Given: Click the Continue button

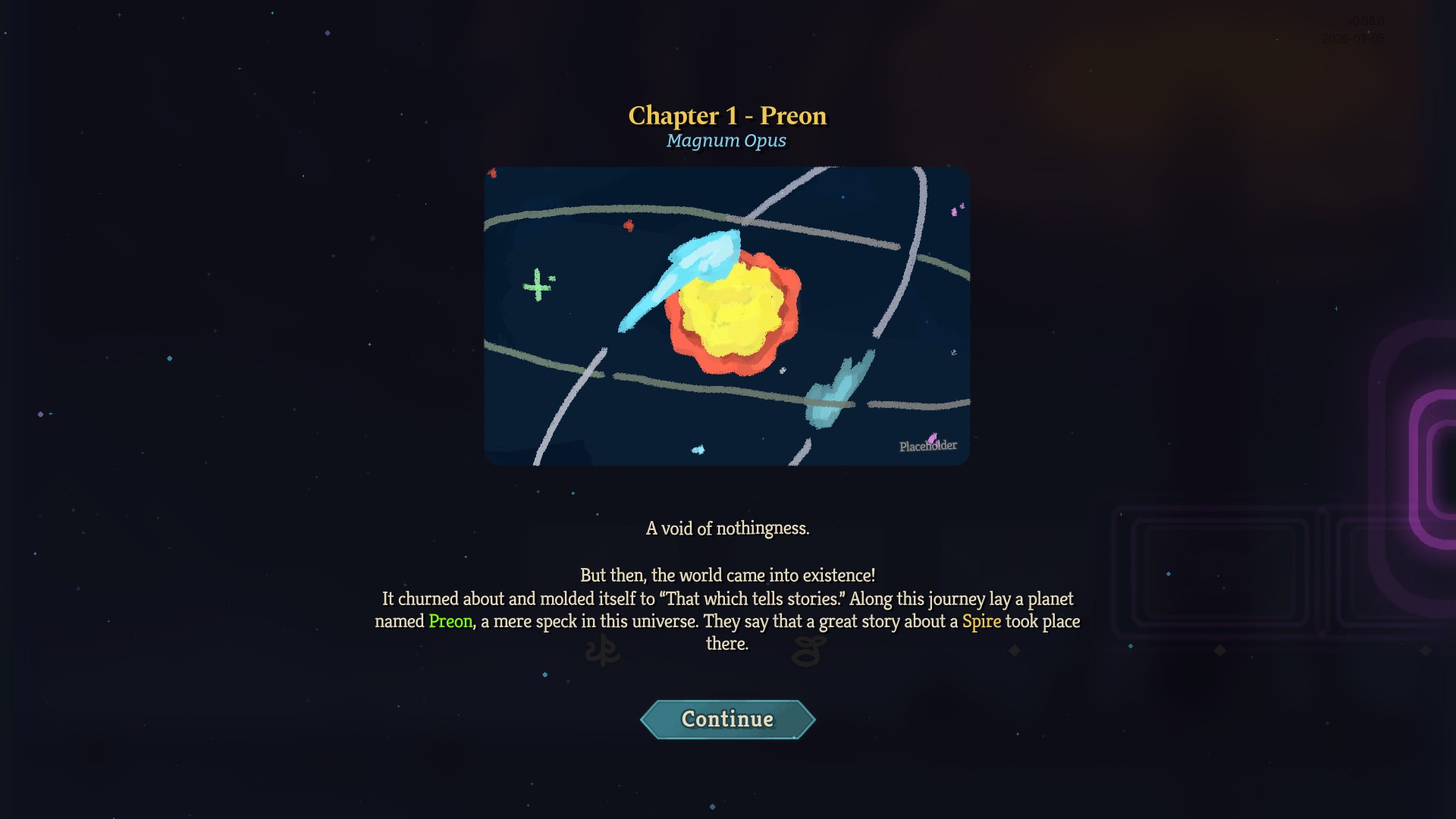Looking at the screenshot, I should (x=726, y=719).
